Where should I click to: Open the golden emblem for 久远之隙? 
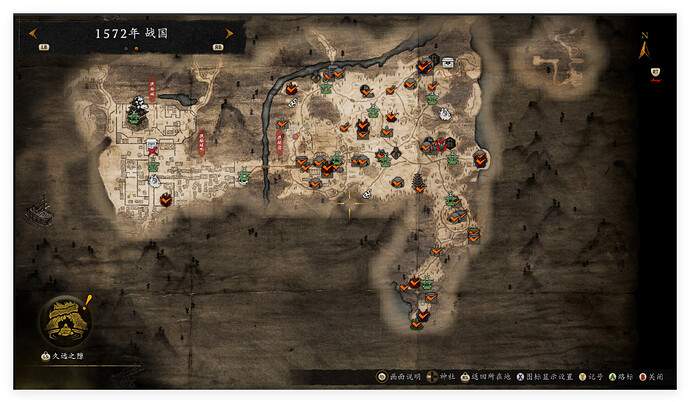pos(67,318)
